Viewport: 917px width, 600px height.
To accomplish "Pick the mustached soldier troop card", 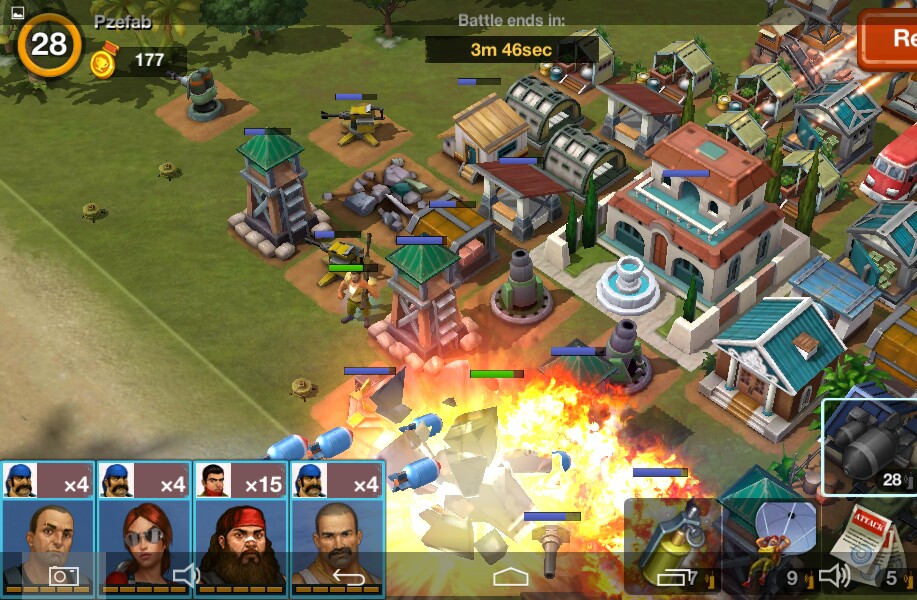I will pos(337,525).
